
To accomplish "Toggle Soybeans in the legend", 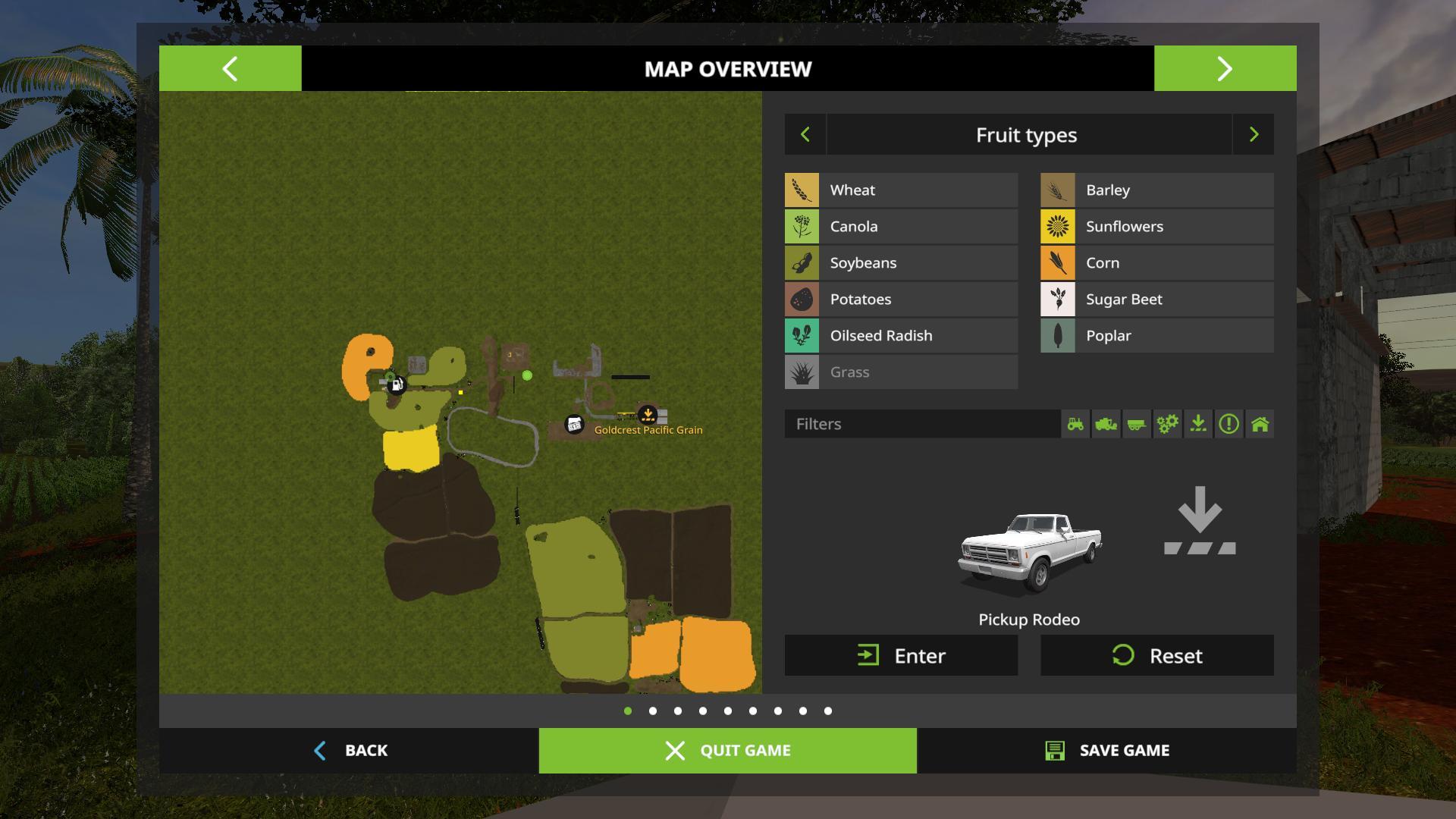I will (901, 263).
